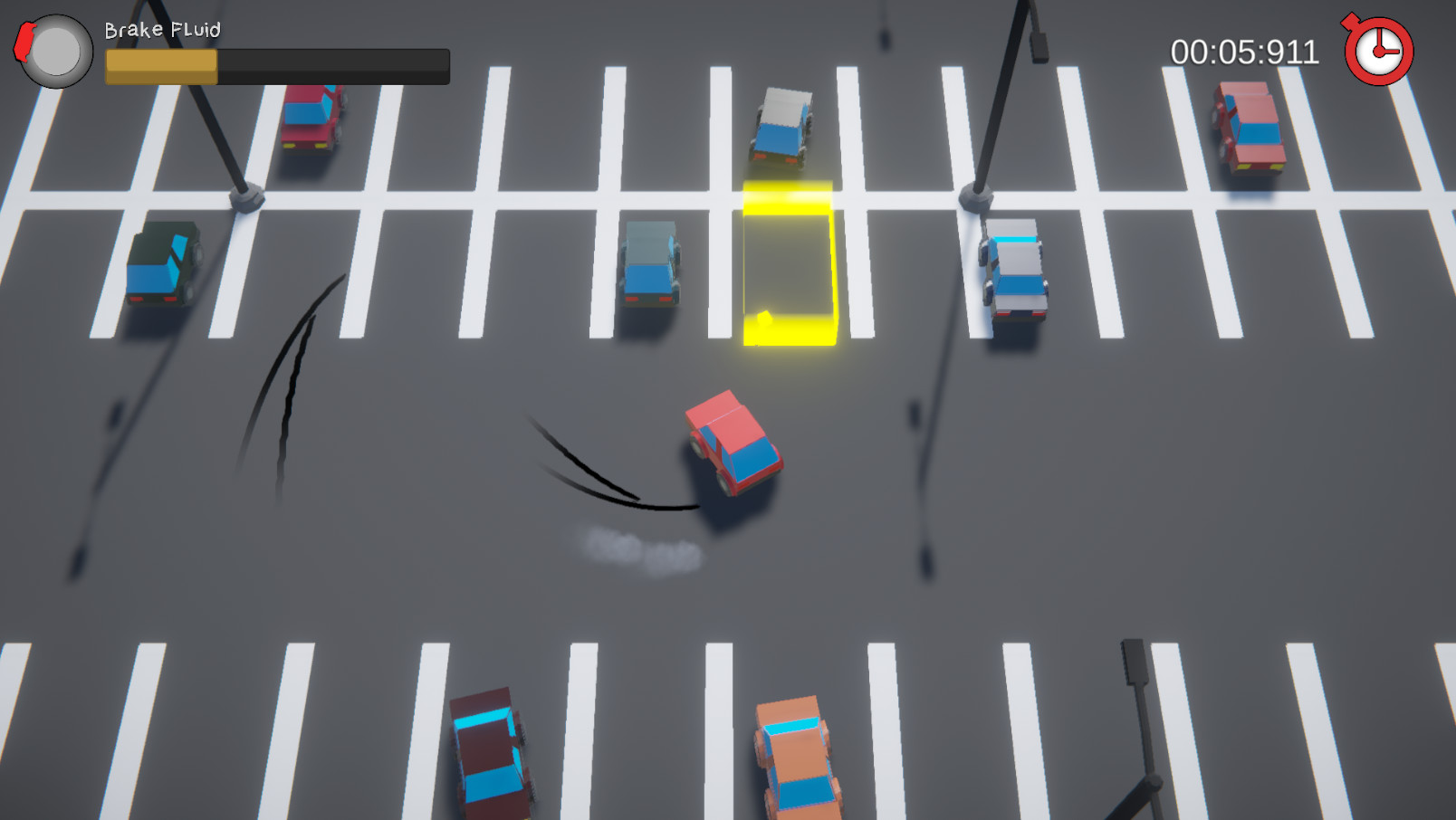This screenshot has height=820, width=1456.
Task: Click the Brake Fluid text label
Action: point(163,29)
